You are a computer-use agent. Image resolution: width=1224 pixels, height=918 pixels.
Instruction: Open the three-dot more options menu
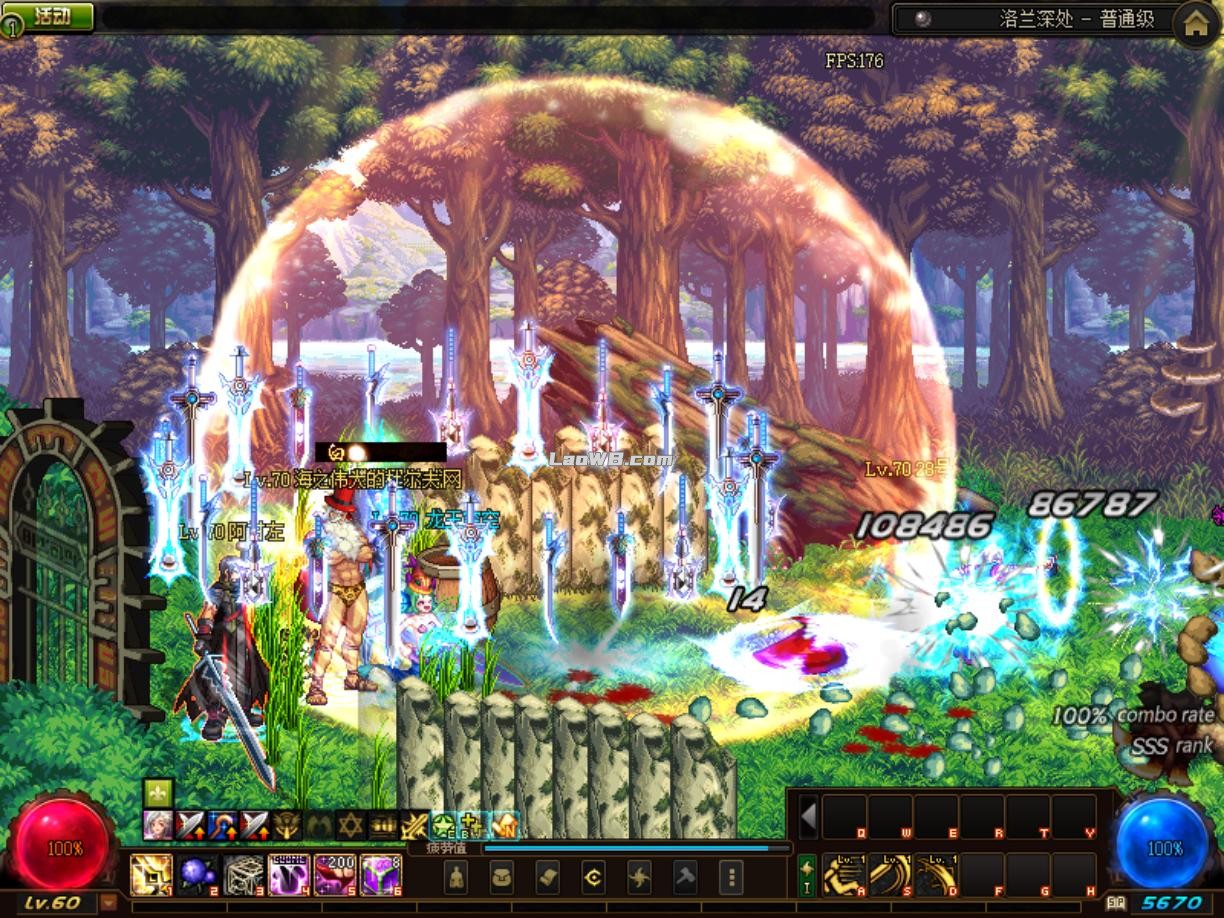(731, 877)
